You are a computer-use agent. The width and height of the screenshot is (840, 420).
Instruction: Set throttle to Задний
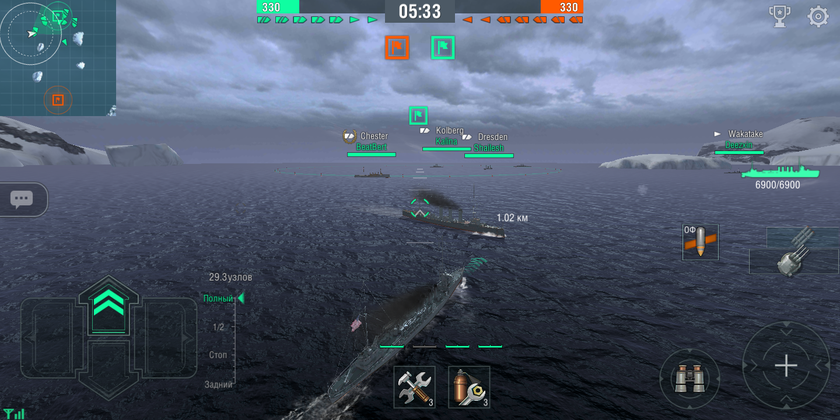tap(218, 384)
